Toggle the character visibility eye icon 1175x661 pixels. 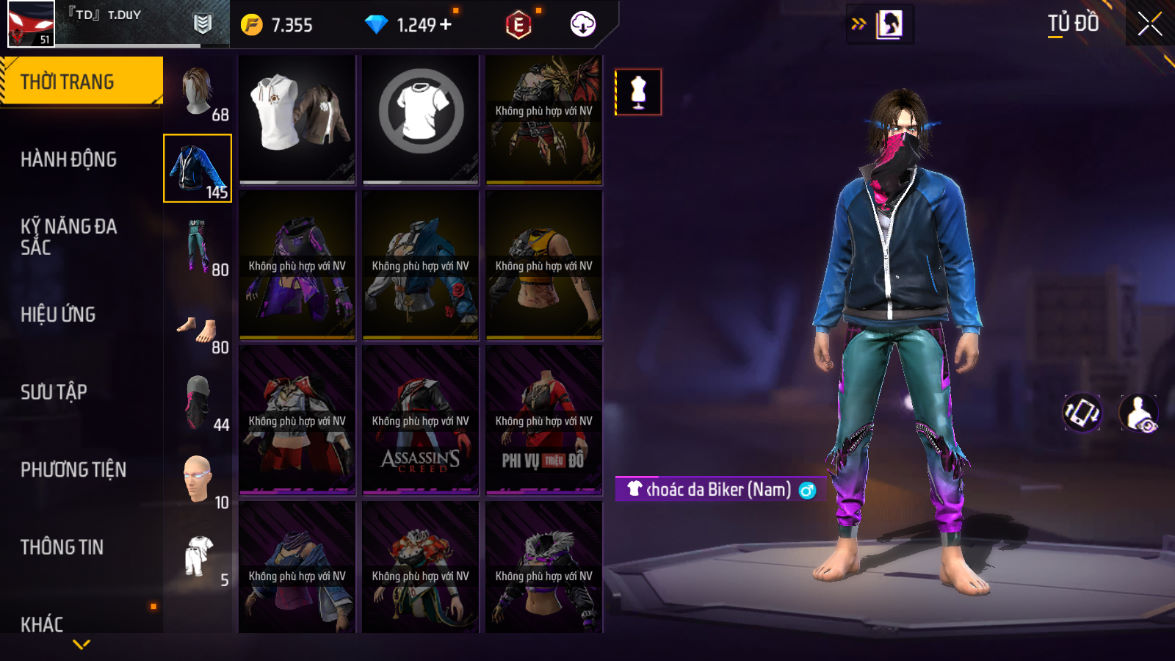click(x=1138, y=412)
